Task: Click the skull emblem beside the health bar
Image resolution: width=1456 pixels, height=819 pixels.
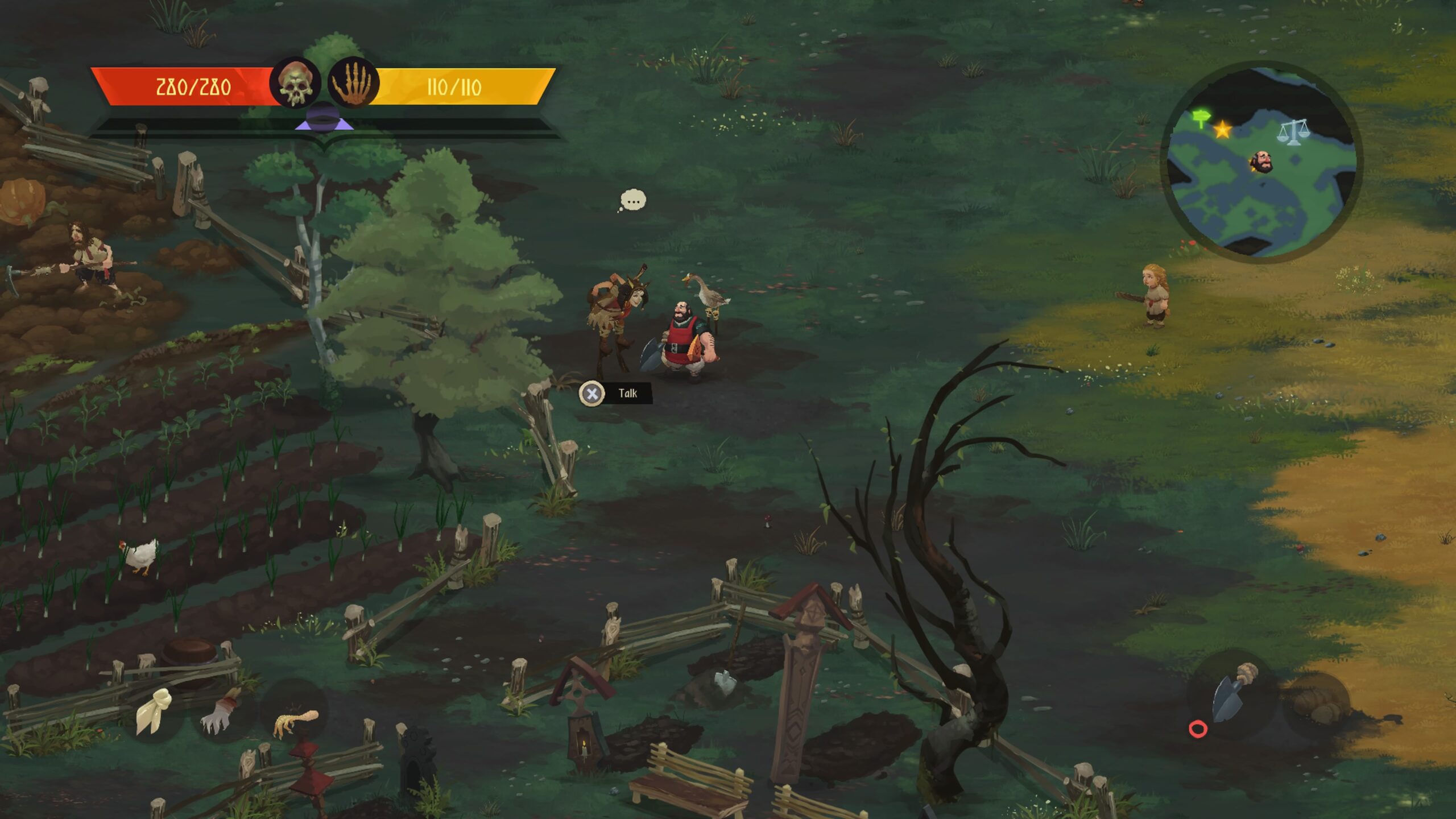Action: tap(295, 84)
